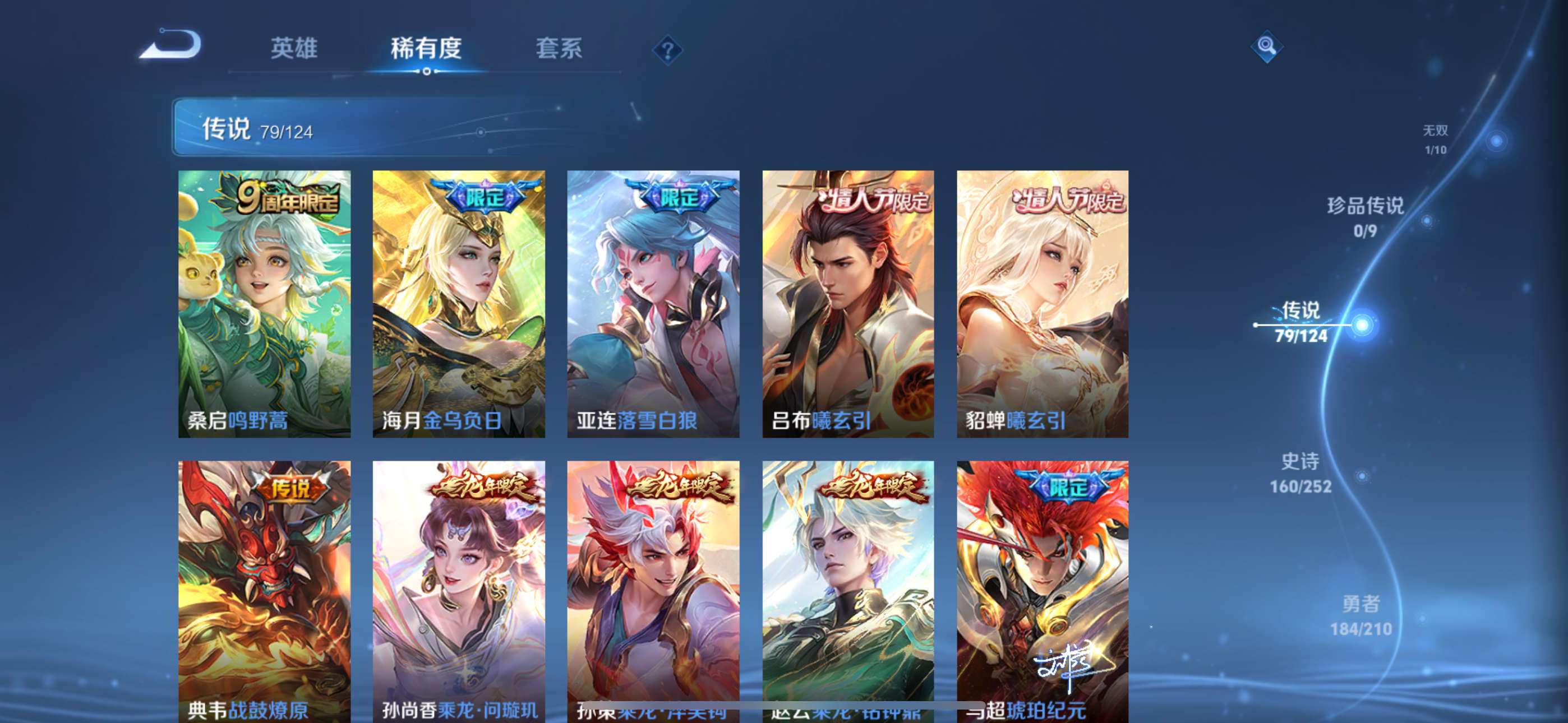Select the 桑启 鸣野蒿 skin card
This screenshot has width=1568, height=723.
click(x=264, y=304)
